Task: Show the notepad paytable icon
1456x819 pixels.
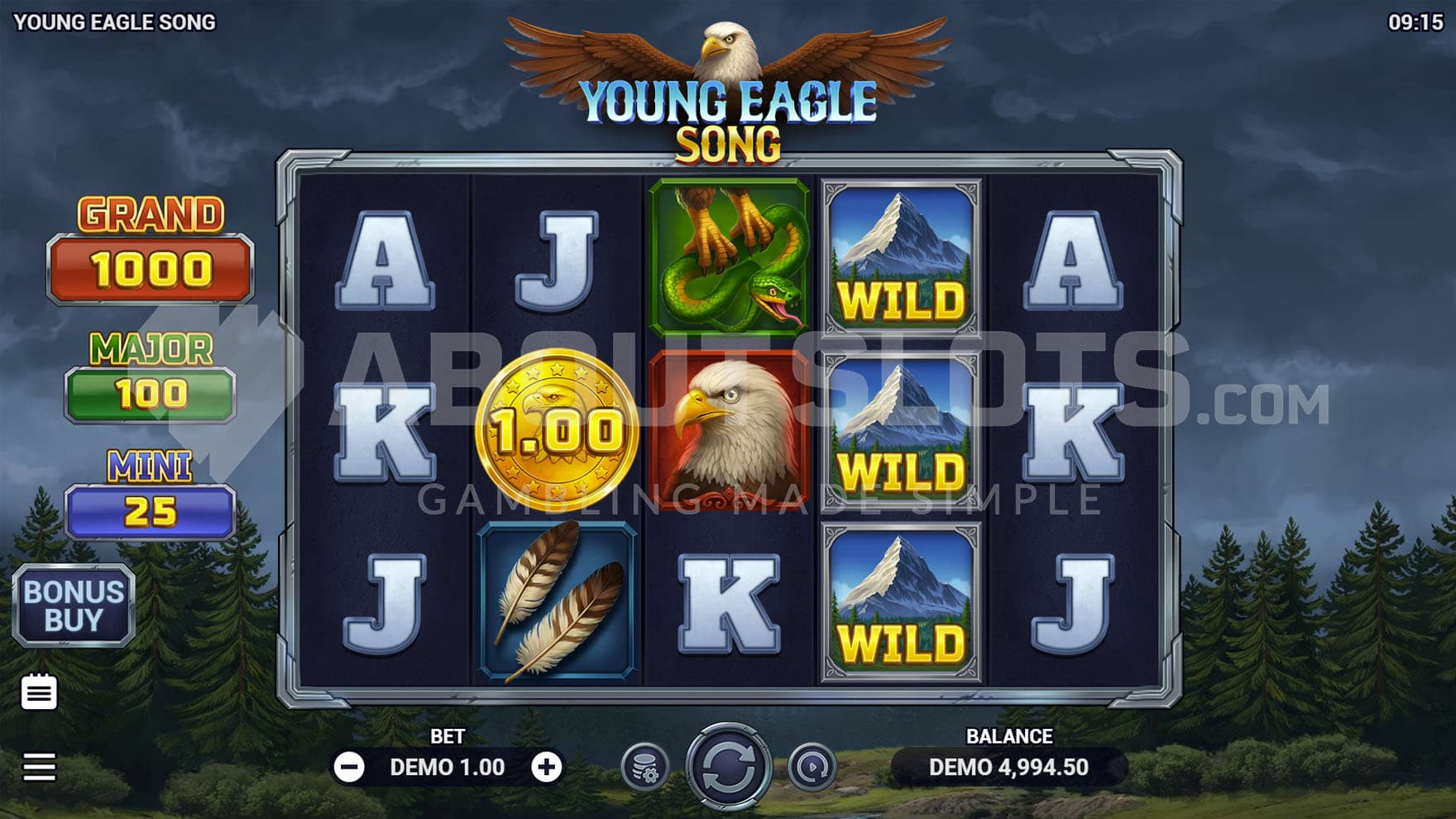Action: click(39, 692)
